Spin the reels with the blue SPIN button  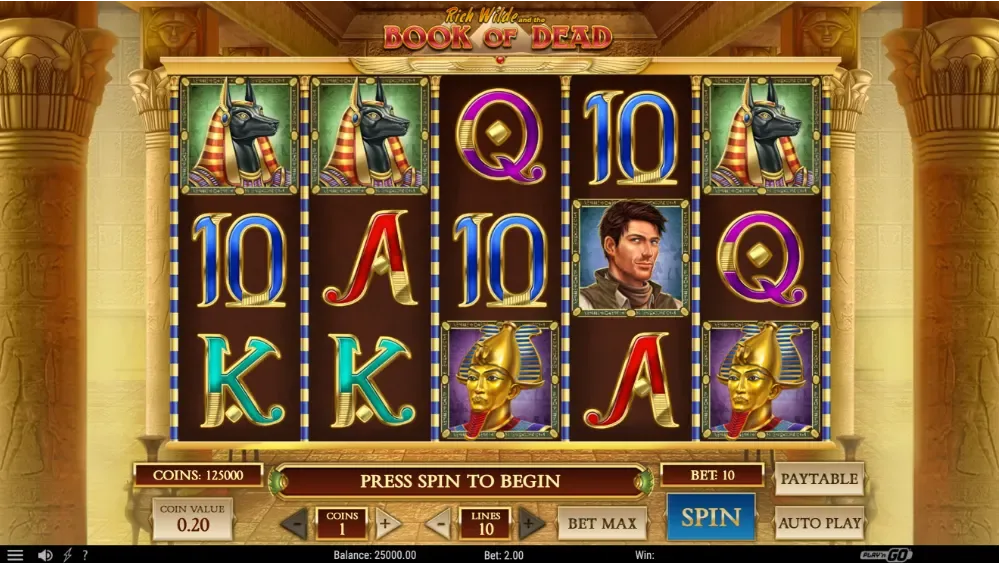[711, 518]
